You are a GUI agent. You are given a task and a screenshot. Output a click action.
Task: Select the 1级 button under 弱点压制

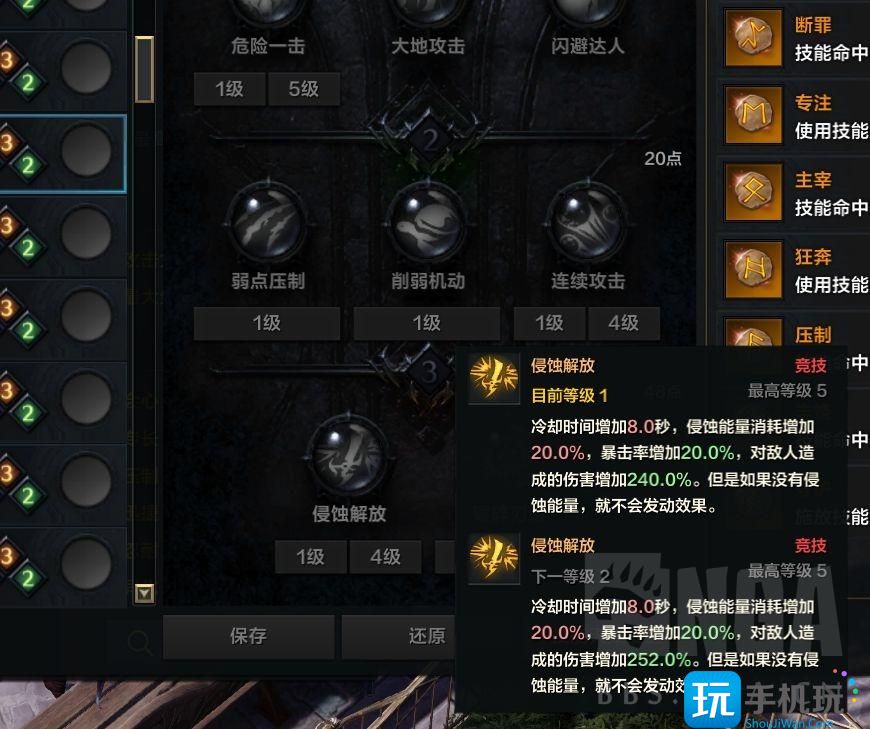tap(266, 323)
